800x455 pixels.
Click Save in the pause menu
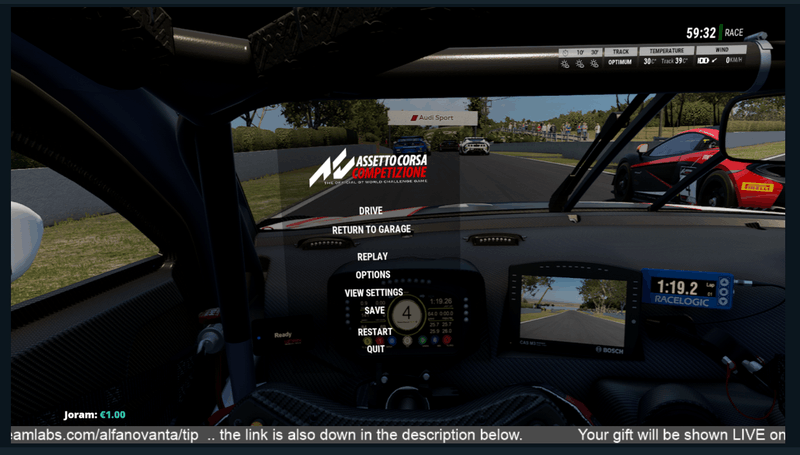[375, 311]
